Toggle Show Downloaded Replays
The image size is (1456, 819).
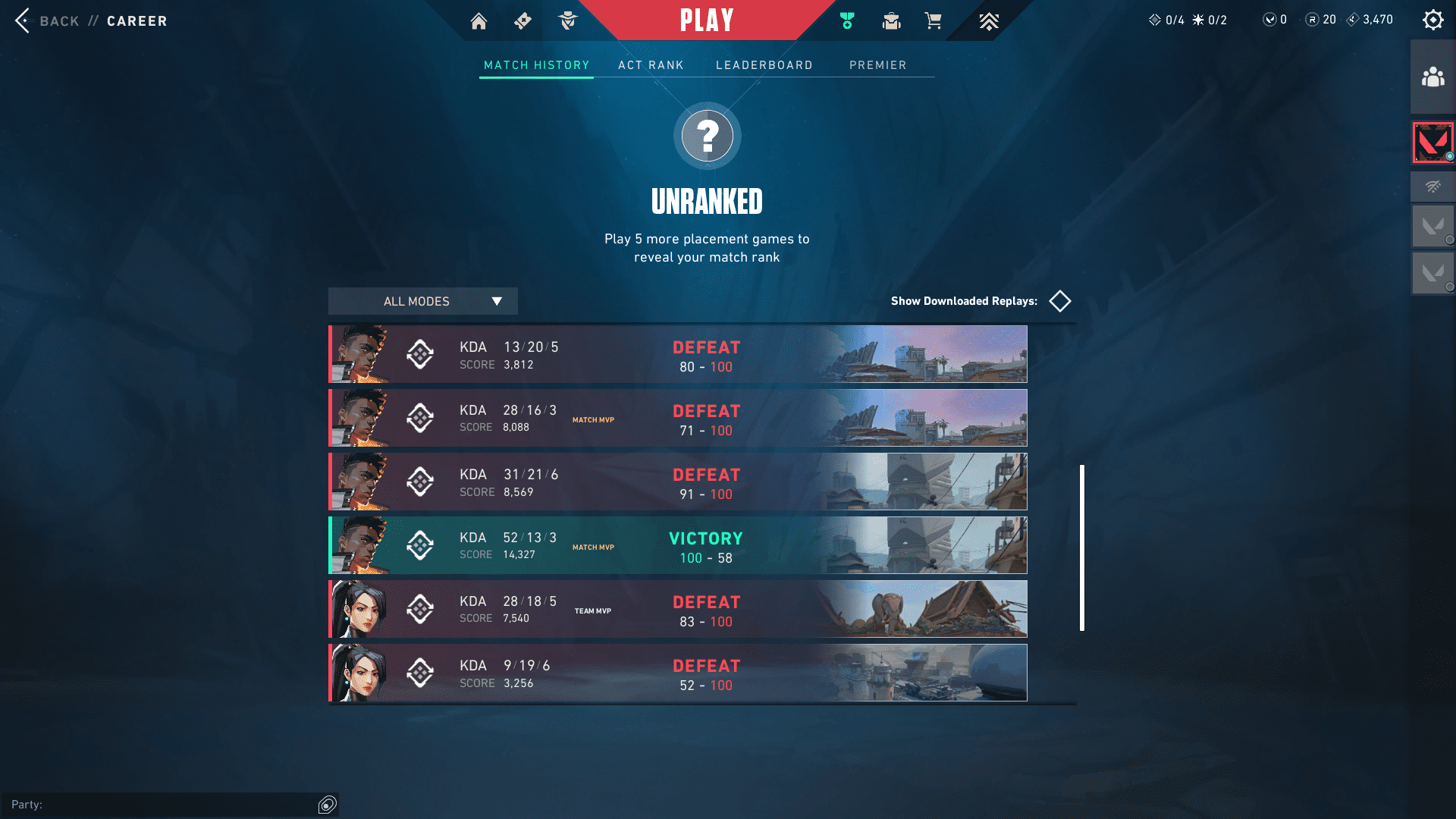pyautogui.click(x=1059, y=301)
